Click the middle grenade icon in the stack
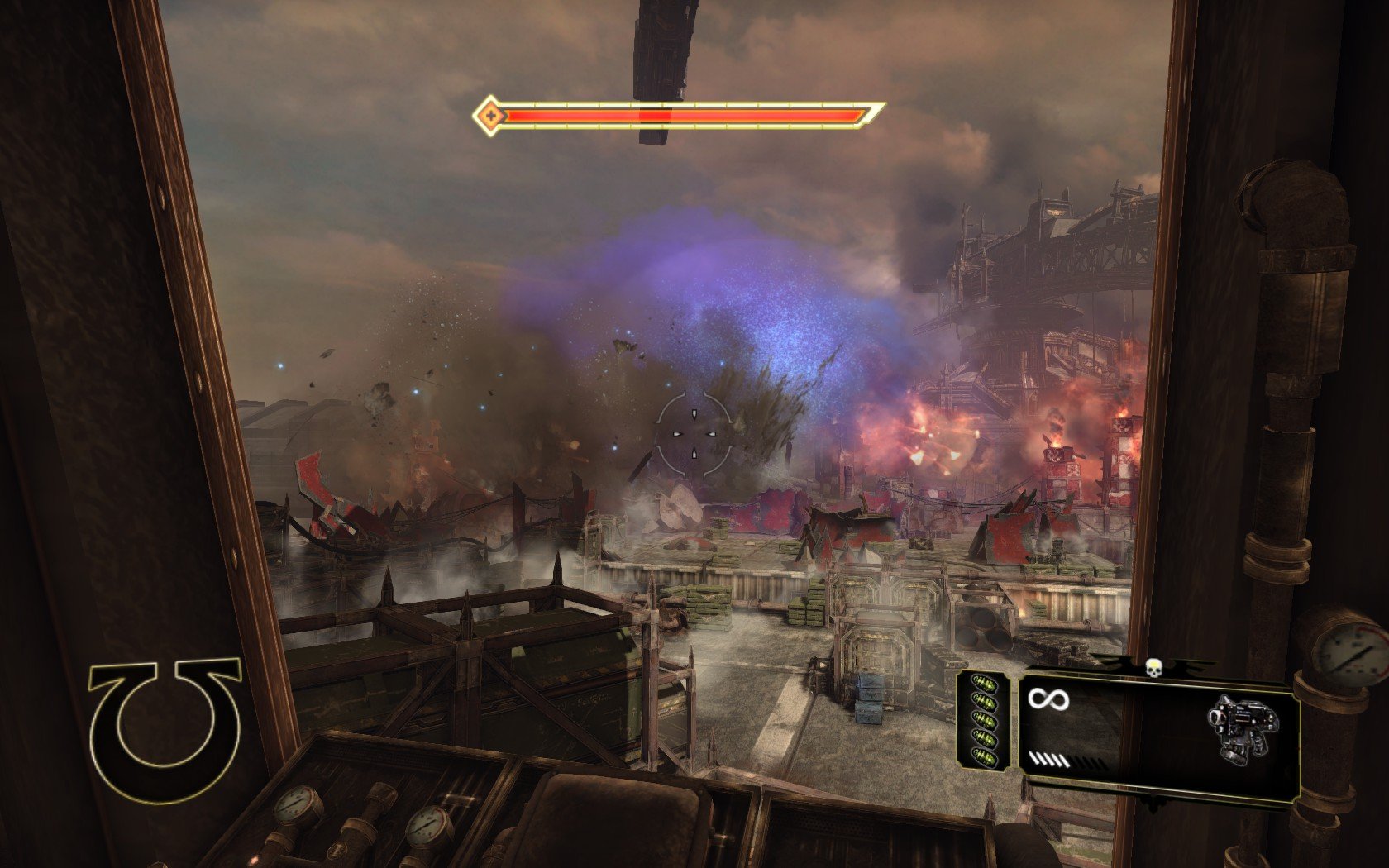The height and width of the screenshot is (868, 1389). [985, 720]
